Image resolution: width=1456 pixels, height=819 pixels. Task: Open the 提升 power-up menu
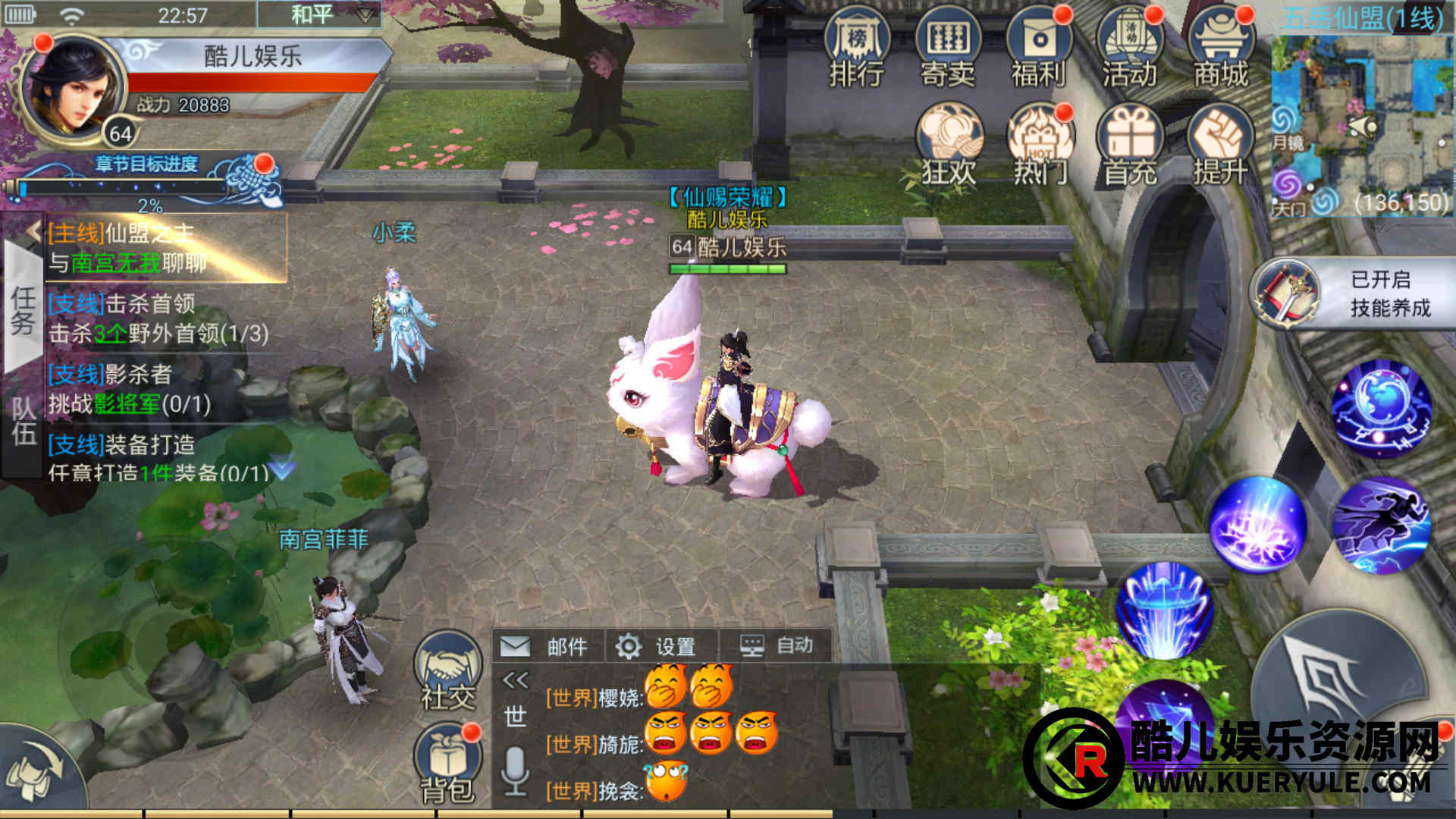[x=1220, y=144]
